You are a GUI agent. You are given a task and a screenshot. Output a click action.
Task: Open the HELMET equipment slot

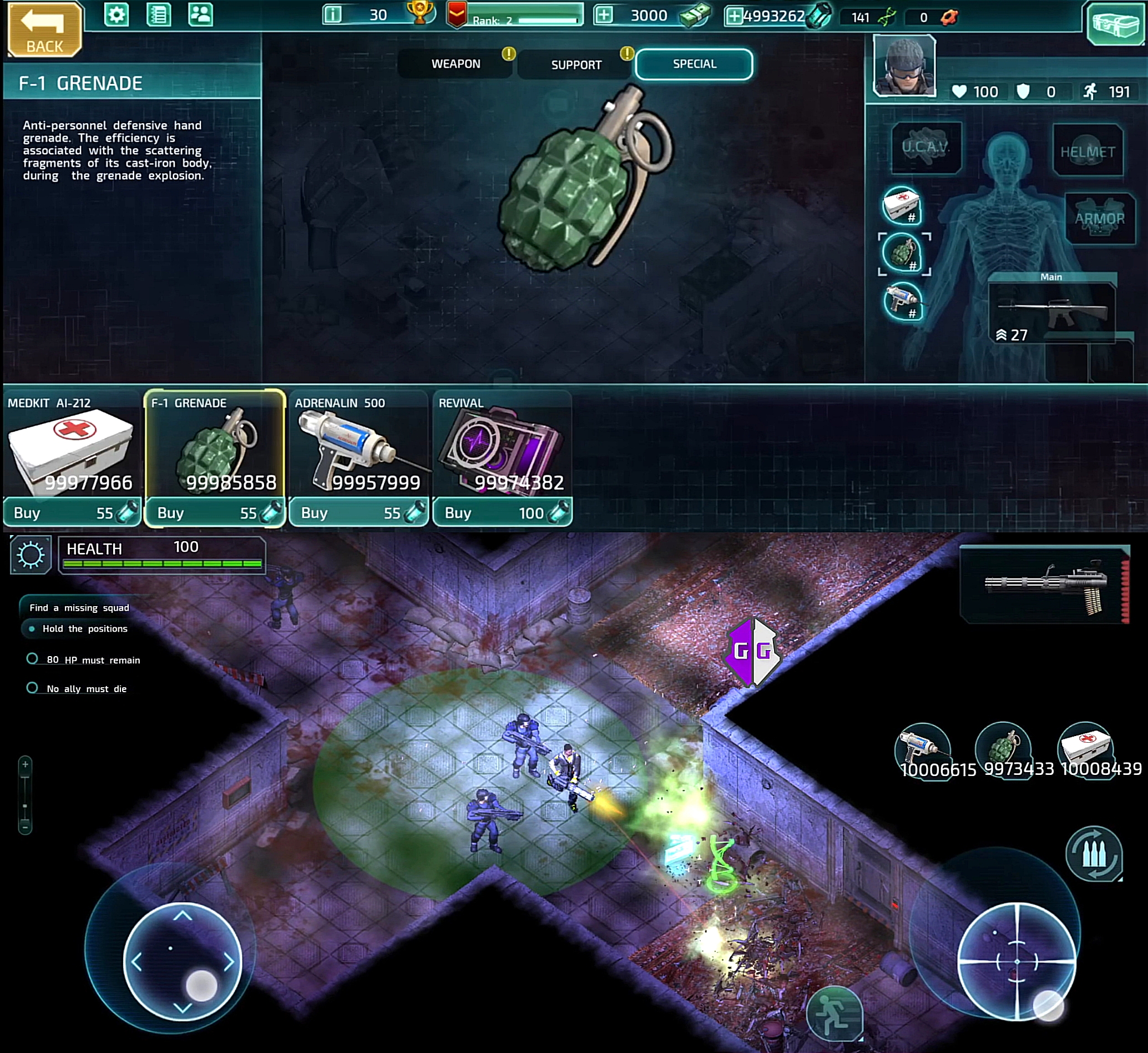pos(1088,151)
